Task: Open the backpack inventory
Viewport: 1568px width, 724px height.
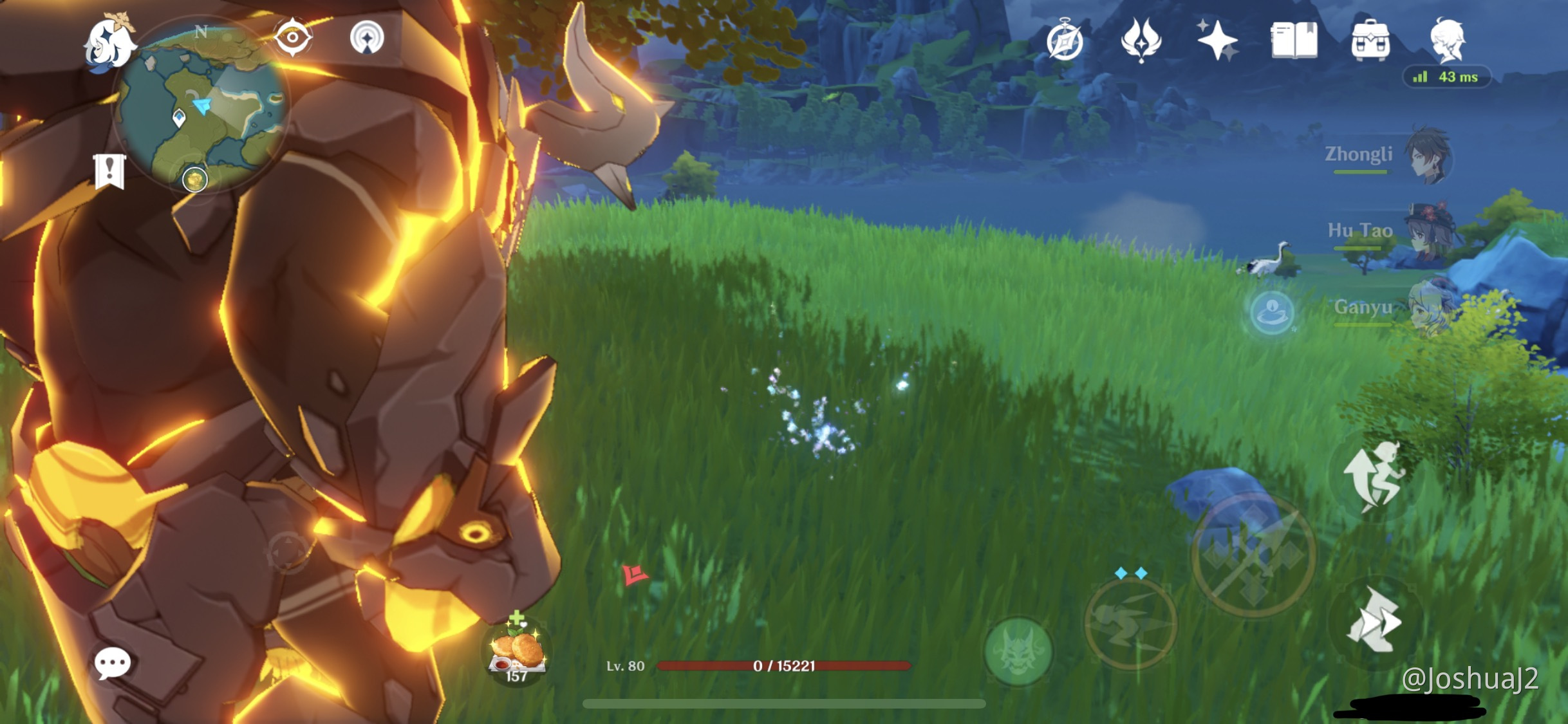Action: click(1370, 40)
